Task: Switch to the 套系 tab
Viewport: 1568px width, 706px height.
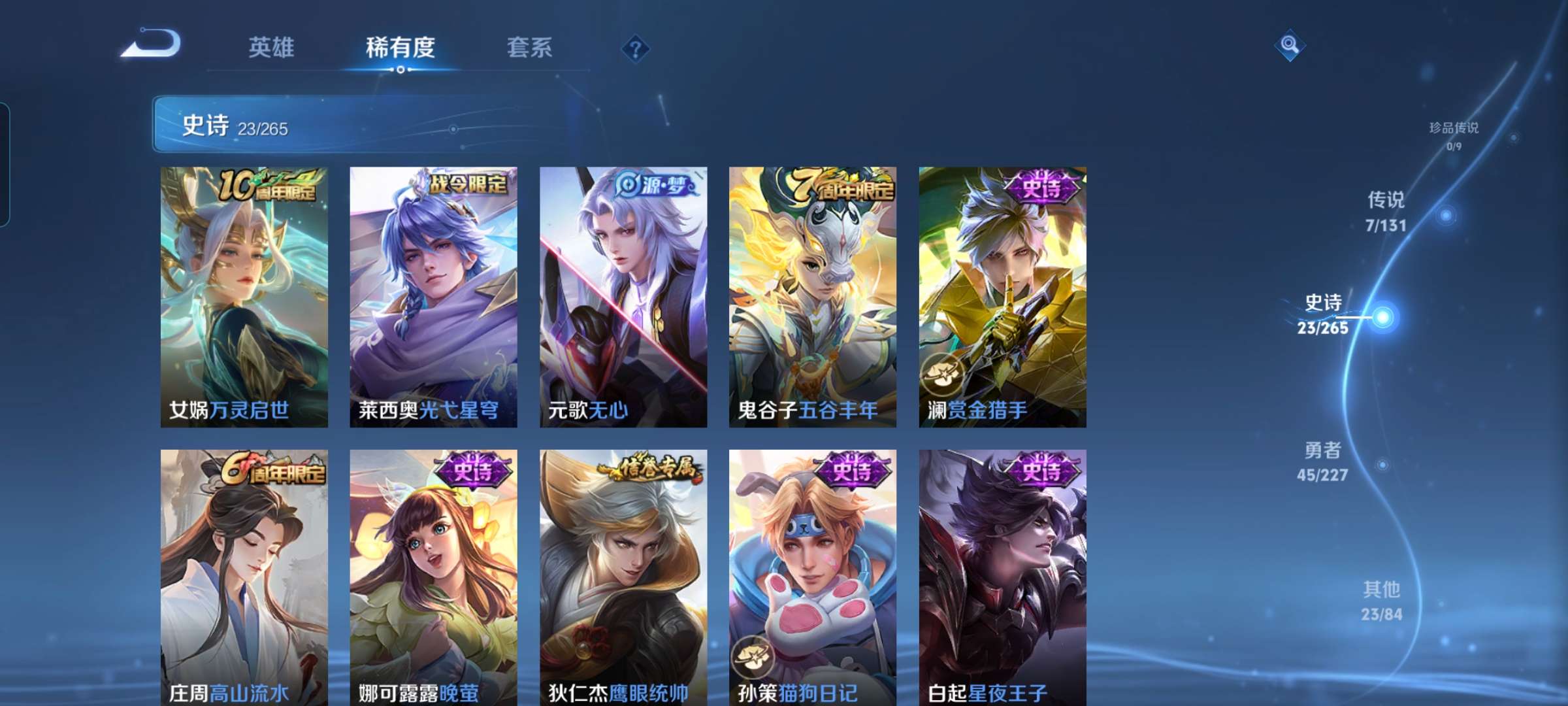Action: pyautogui.click(x=530, y=47)
